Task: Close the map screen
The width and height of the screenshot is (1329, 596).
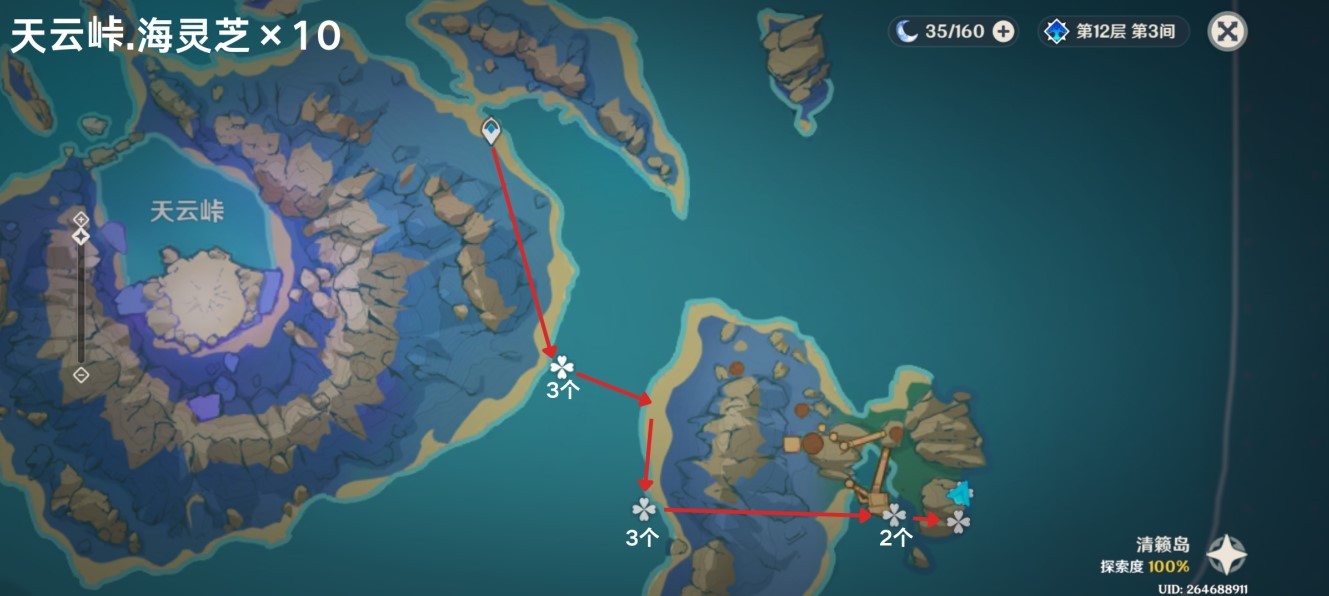Action: pyautogui.click(x=1227, y=32)
